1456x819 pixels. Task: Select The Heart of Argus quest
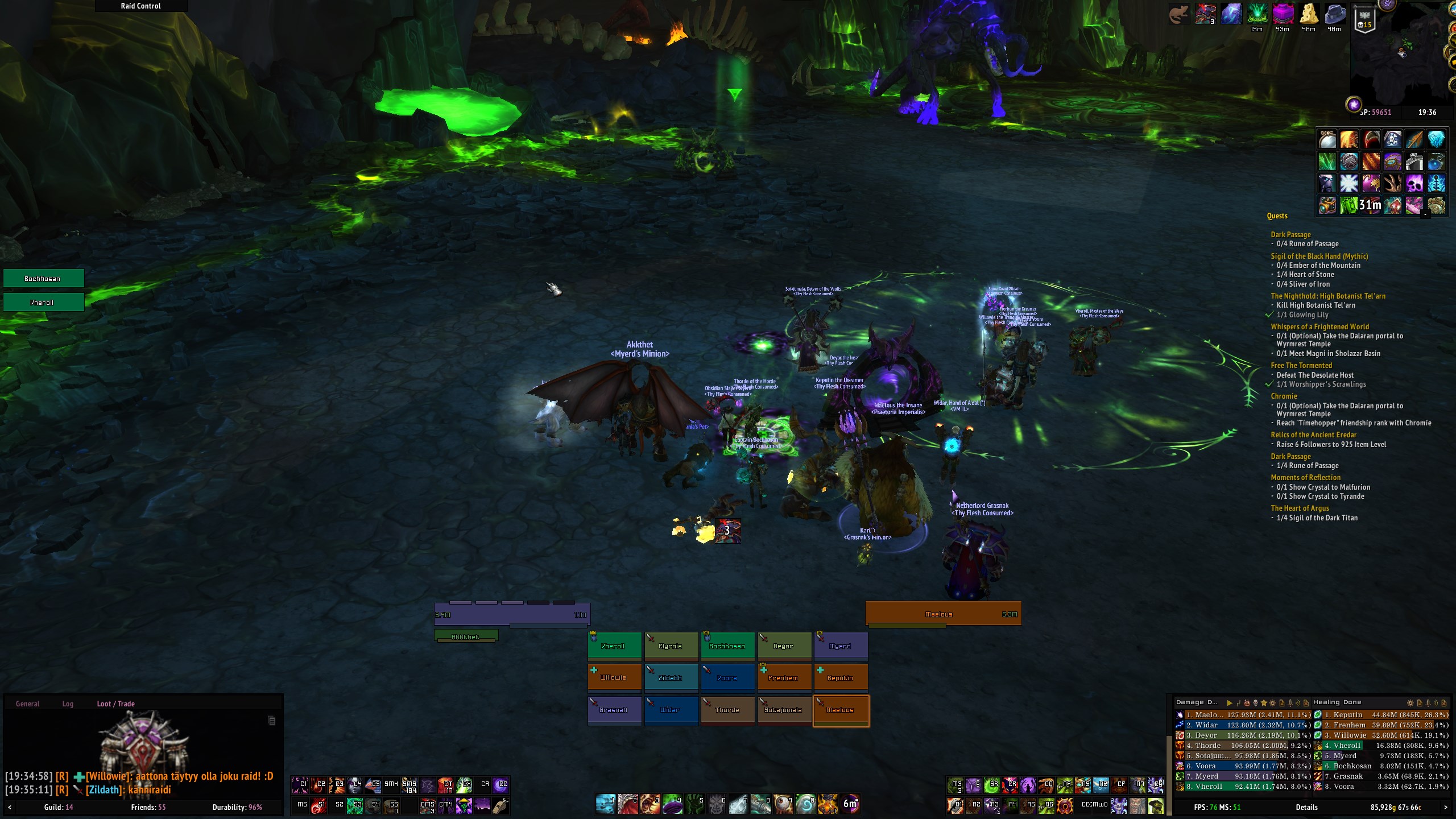pyautogui.click(x=1300, y=508)
